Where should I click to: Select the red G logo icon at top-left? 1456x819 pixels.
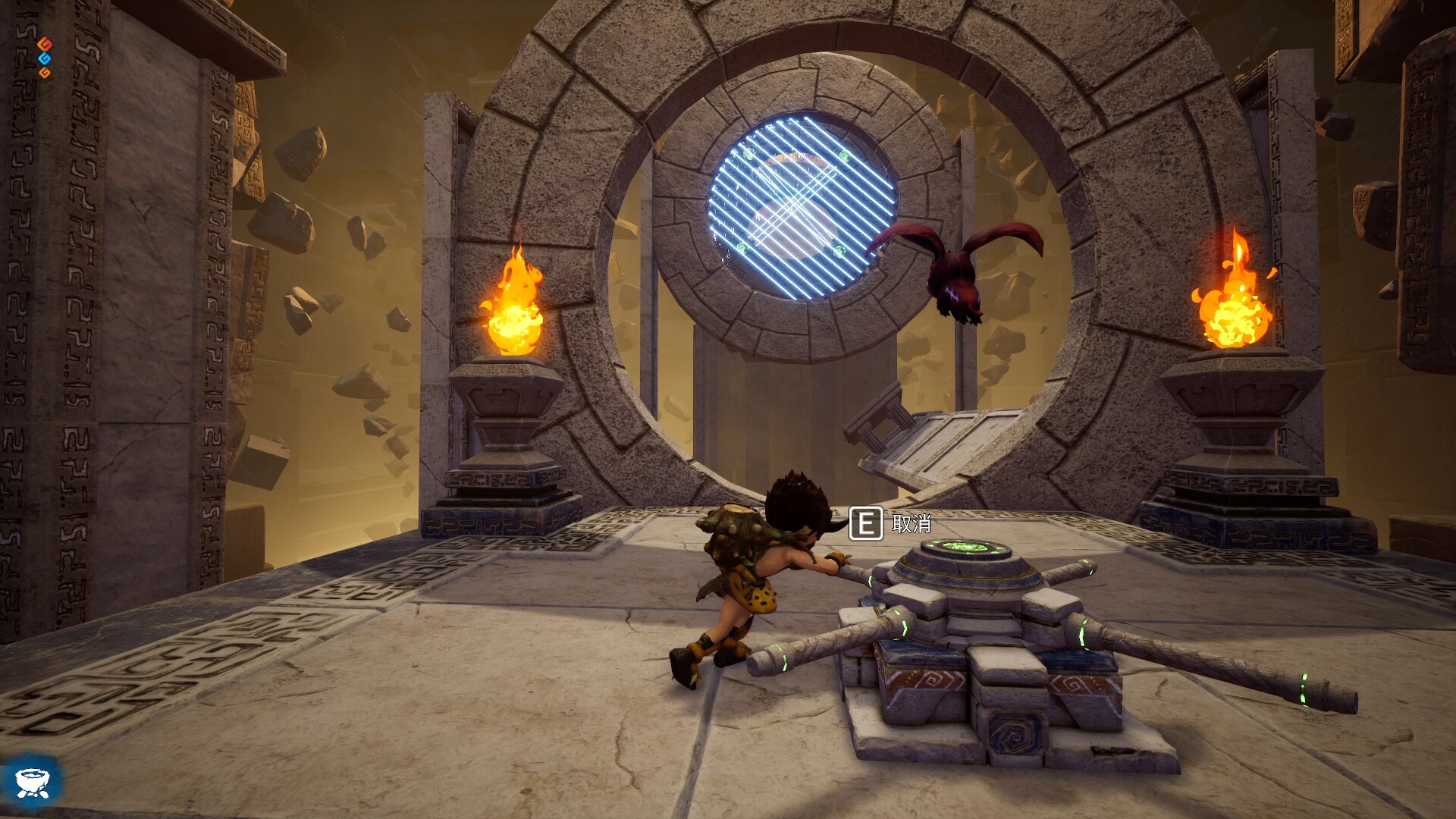45,44
